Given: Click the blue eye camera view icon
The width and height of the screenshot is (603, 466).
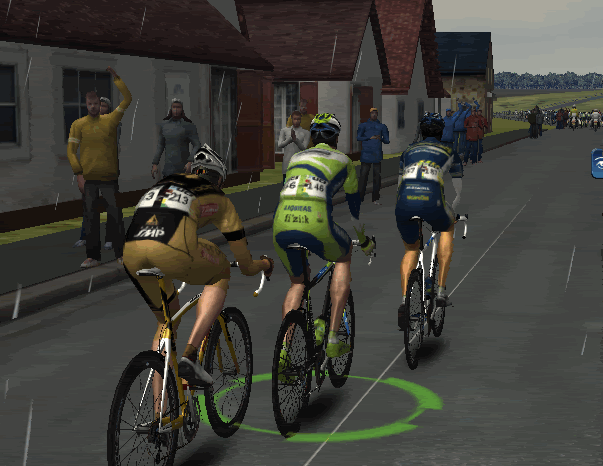Looking at the screenshot, I should [598, 162].
